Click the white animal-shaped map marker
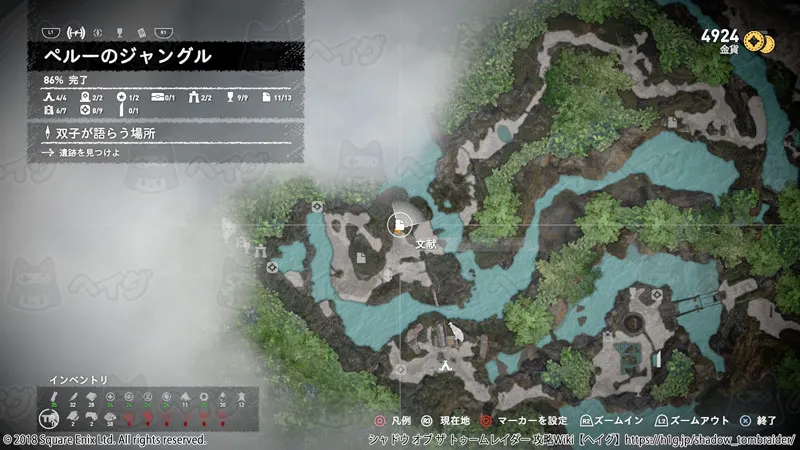Screen dimensions: 800x450 click(x=456, y=332)
